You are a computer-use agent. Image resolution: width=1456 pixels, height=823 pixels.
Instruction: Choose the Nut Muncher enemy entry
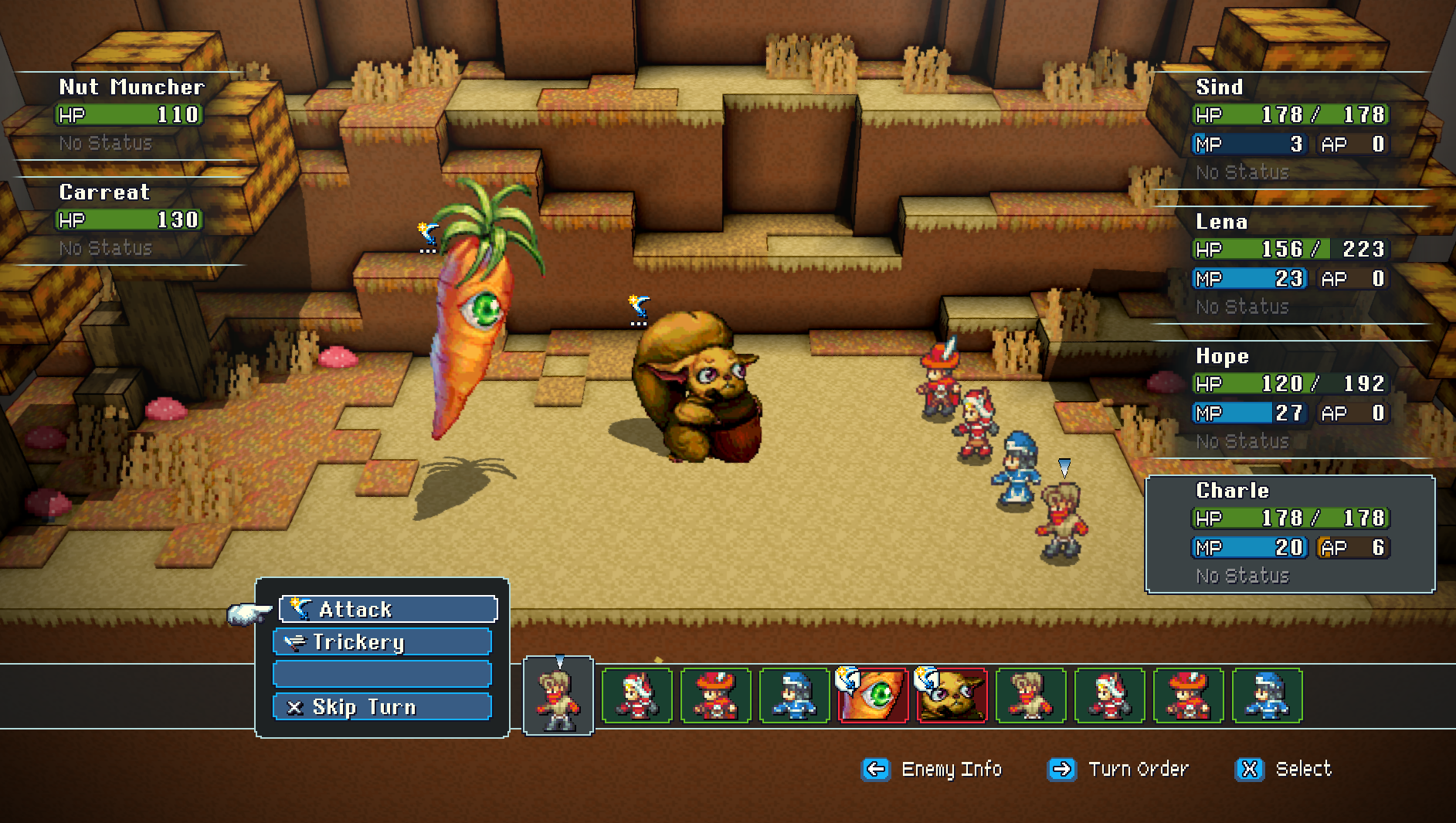tap(130, 114)
